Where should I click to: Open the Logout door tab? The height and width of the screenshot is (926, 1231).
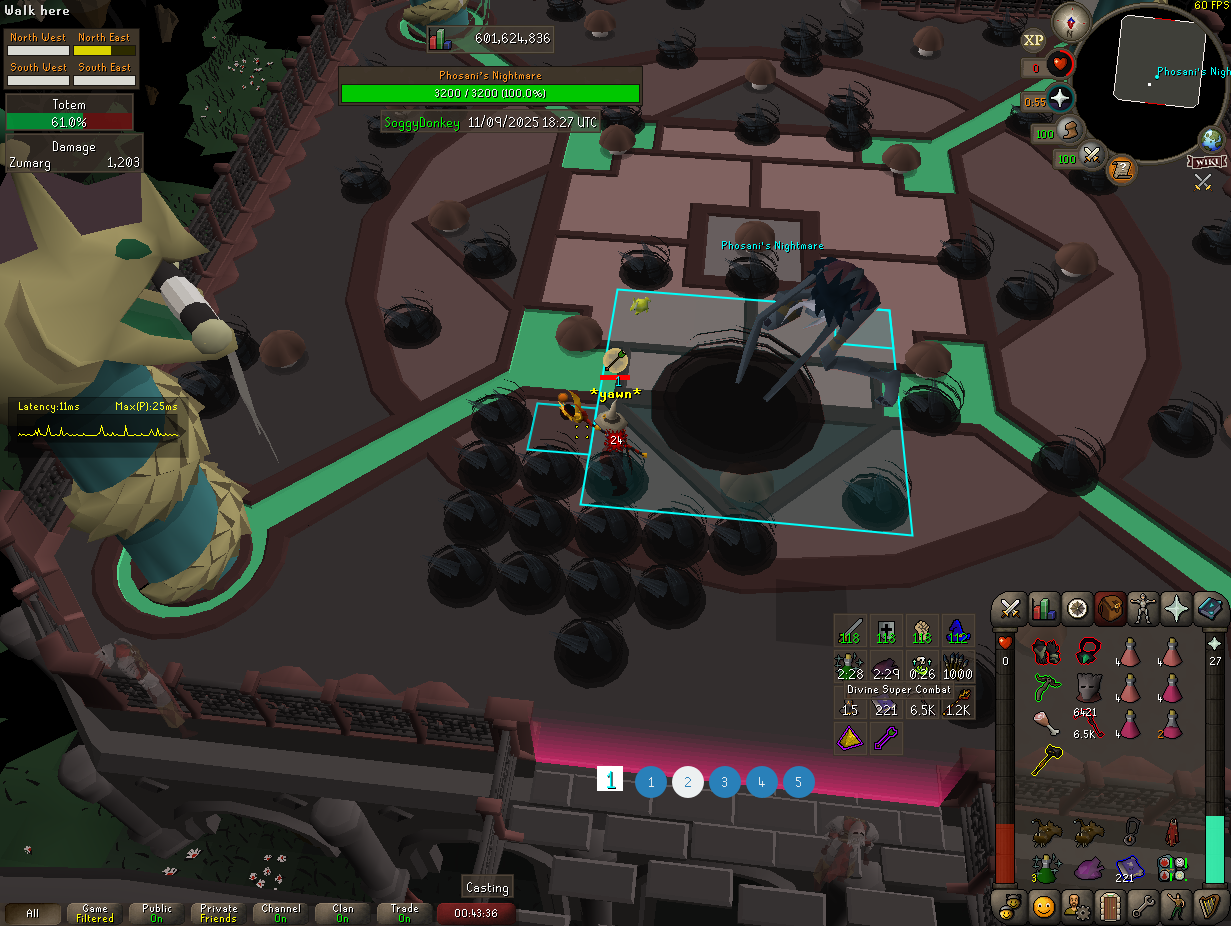pos(1108,907)
